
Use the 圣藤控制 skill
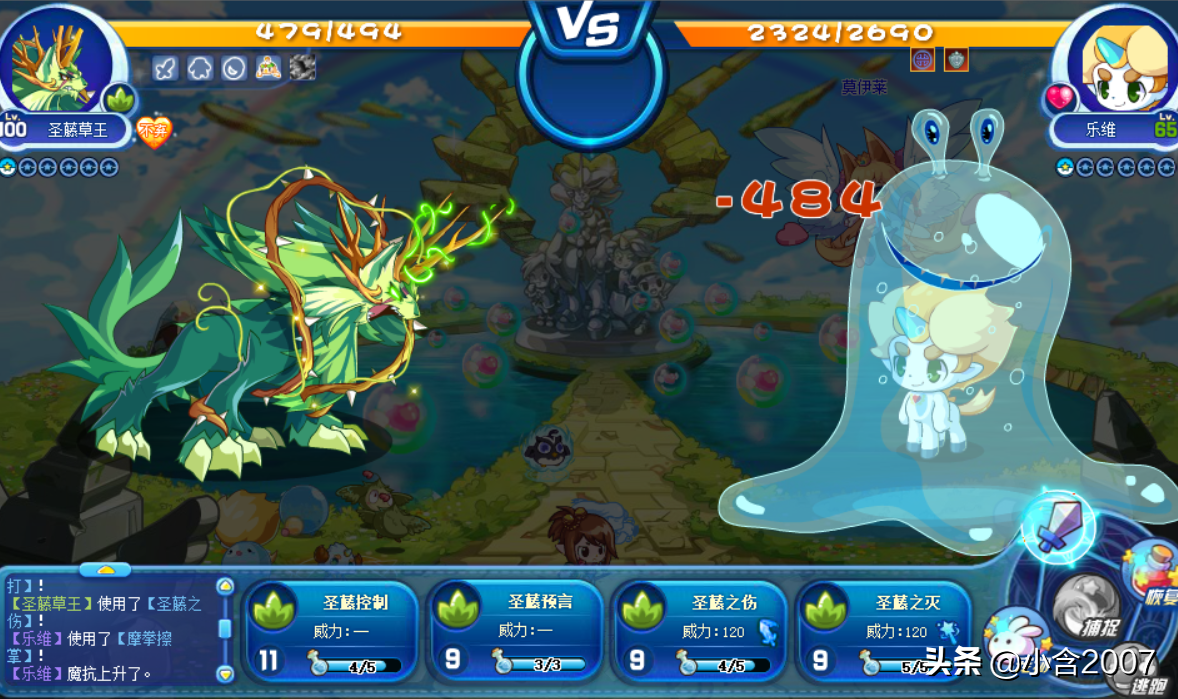tap(332, 632)
